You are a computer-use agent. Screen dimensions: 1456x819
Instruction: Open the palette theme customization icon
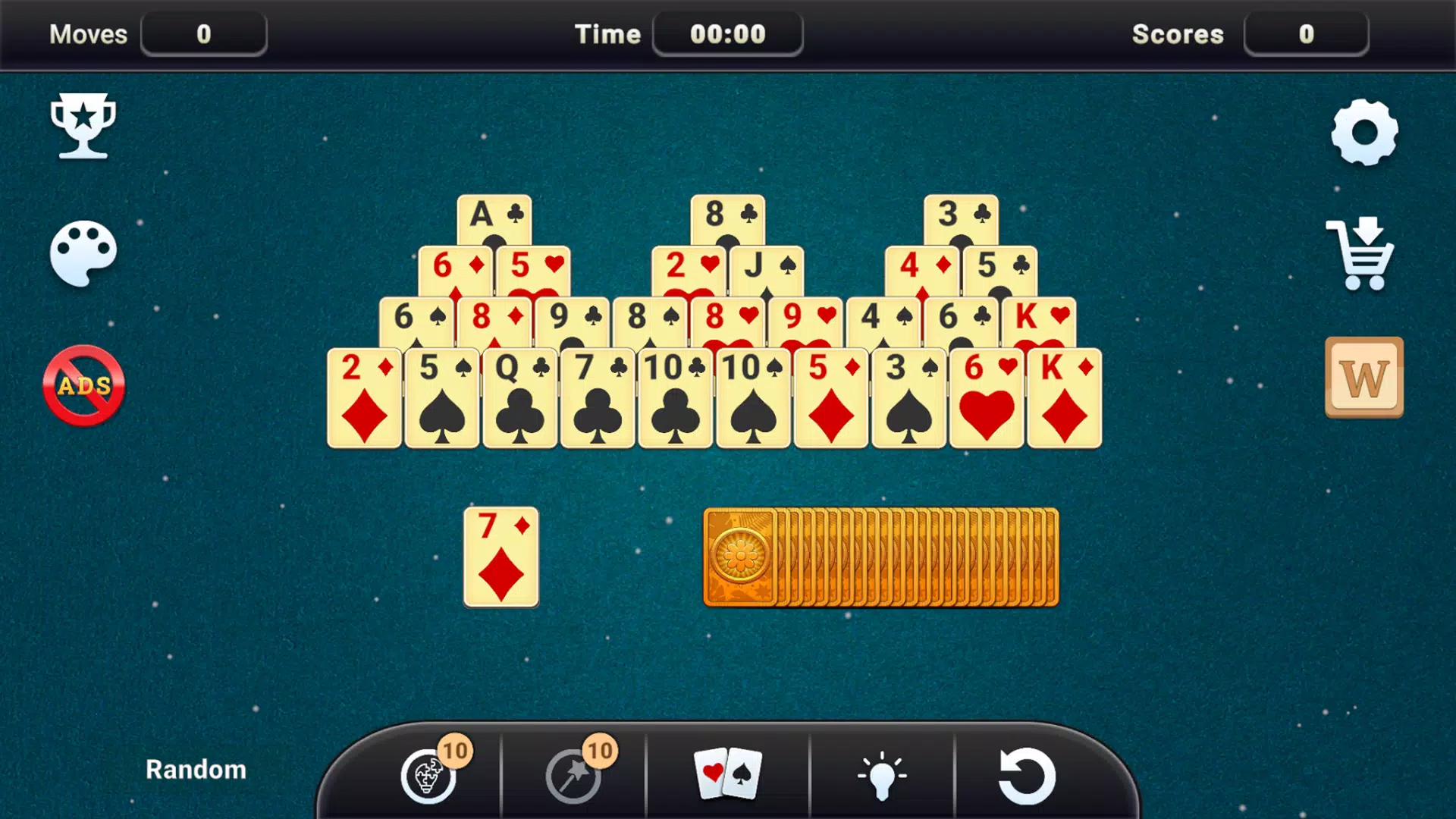click(x=83, y=254)
